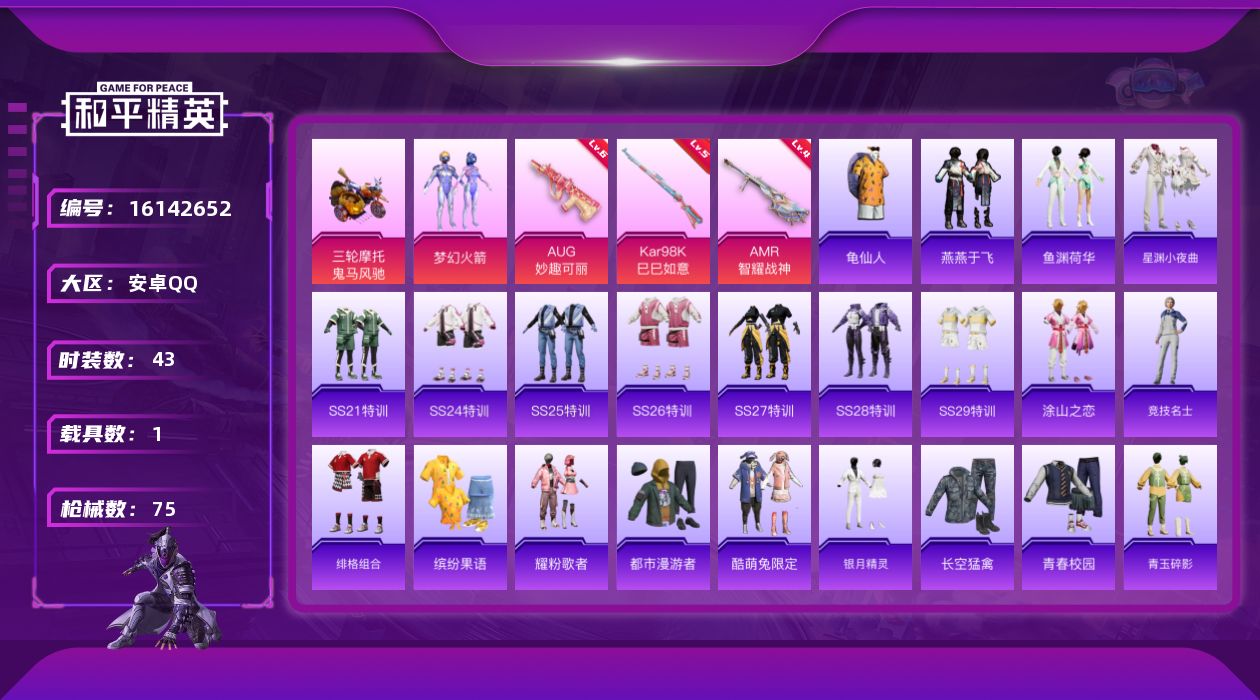Click the 龟仙人 outfit tile
Image resolution: width=1260 pixels, height=700 pixels.
(865, 211)
